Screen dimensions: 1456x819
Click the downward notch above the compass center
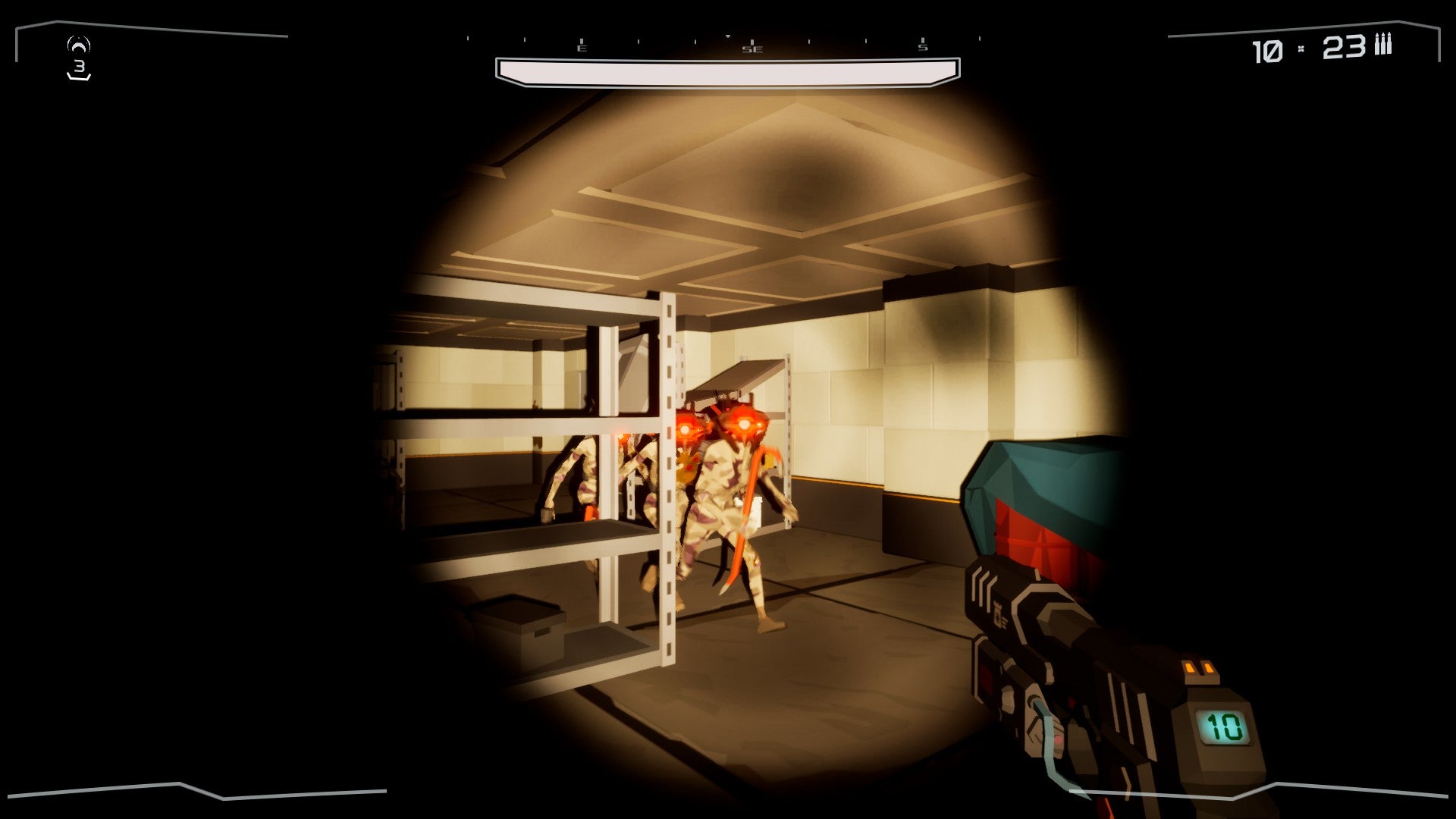[728, 36]
